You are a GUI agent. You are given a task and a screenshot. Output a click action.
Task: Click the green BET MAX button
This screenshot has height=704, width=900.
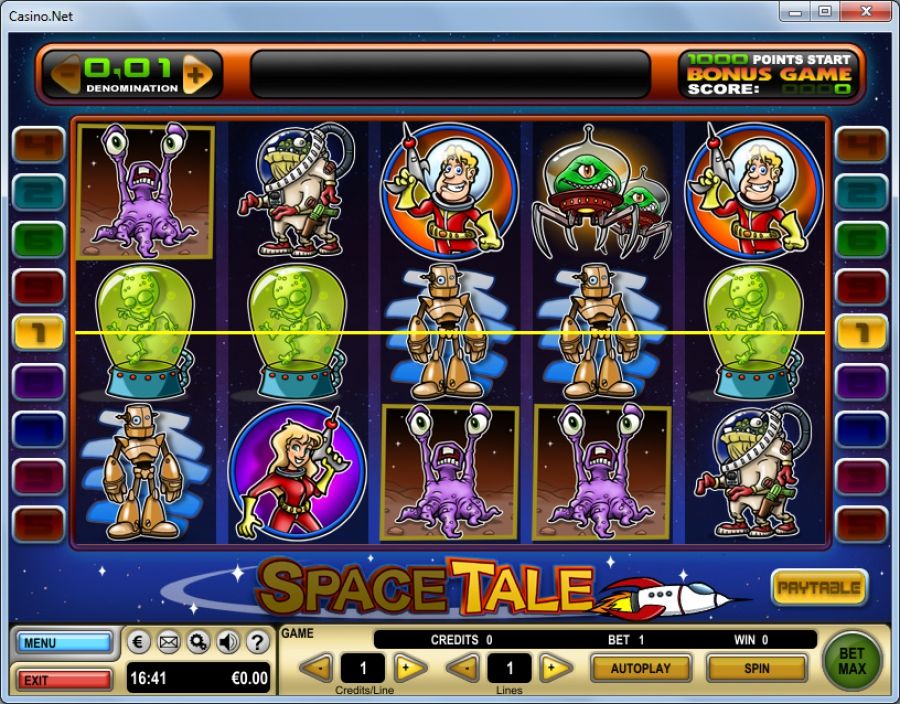tap(851, 660)
